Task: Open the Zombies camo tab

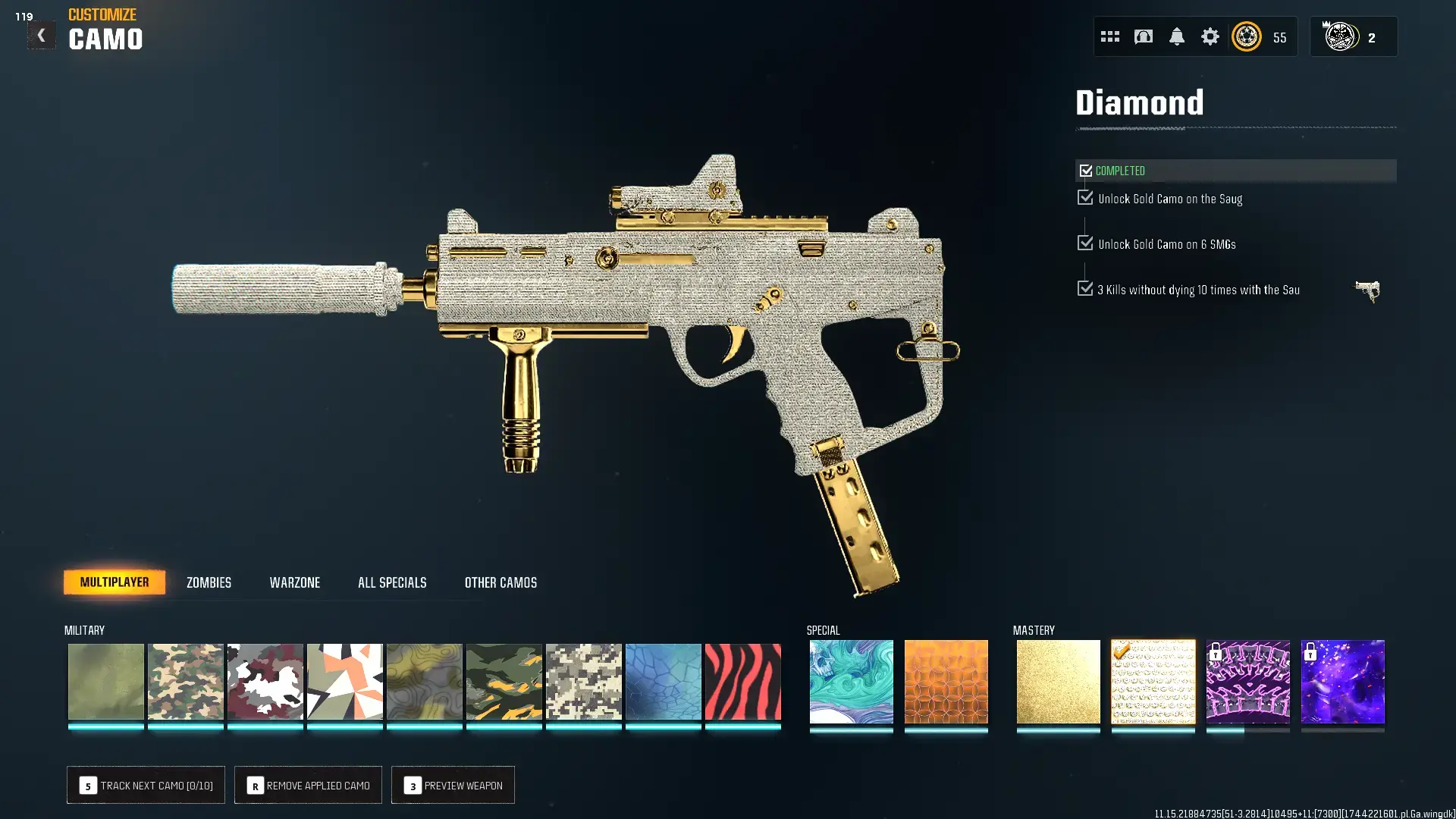Action: coord(209,582)
